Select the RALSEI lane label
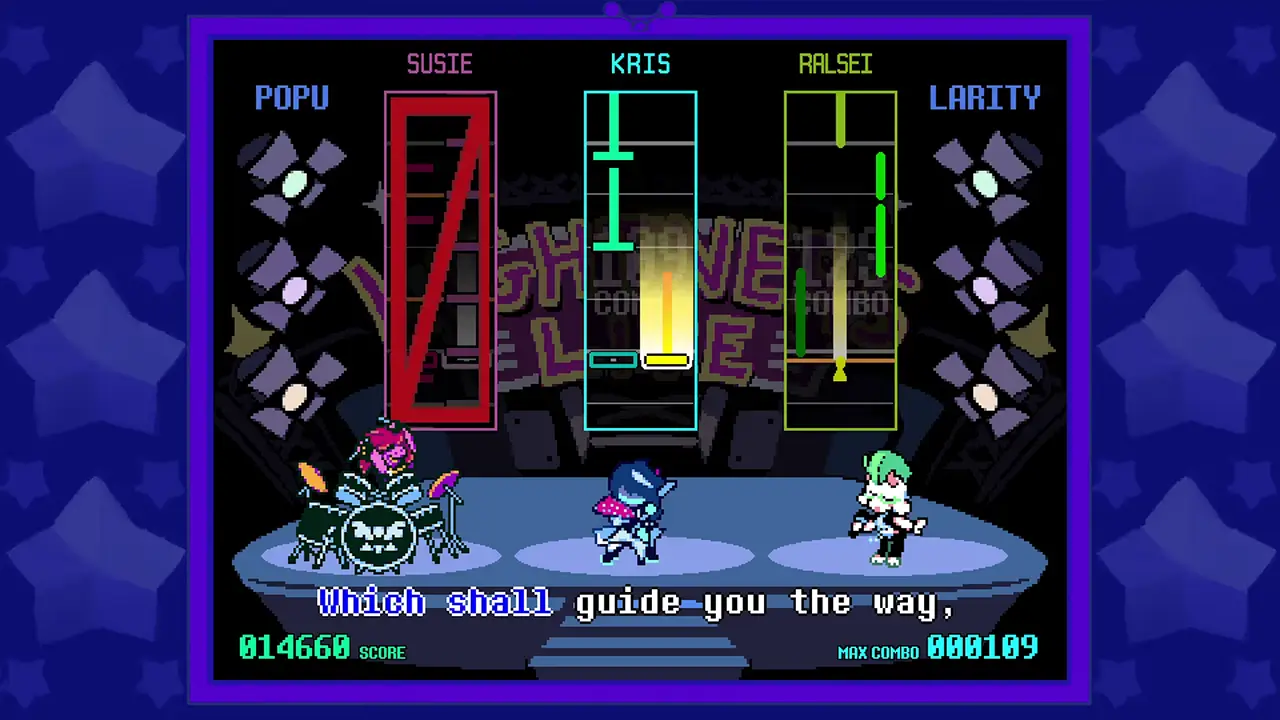1280x720 pixels. click(836, 64)
